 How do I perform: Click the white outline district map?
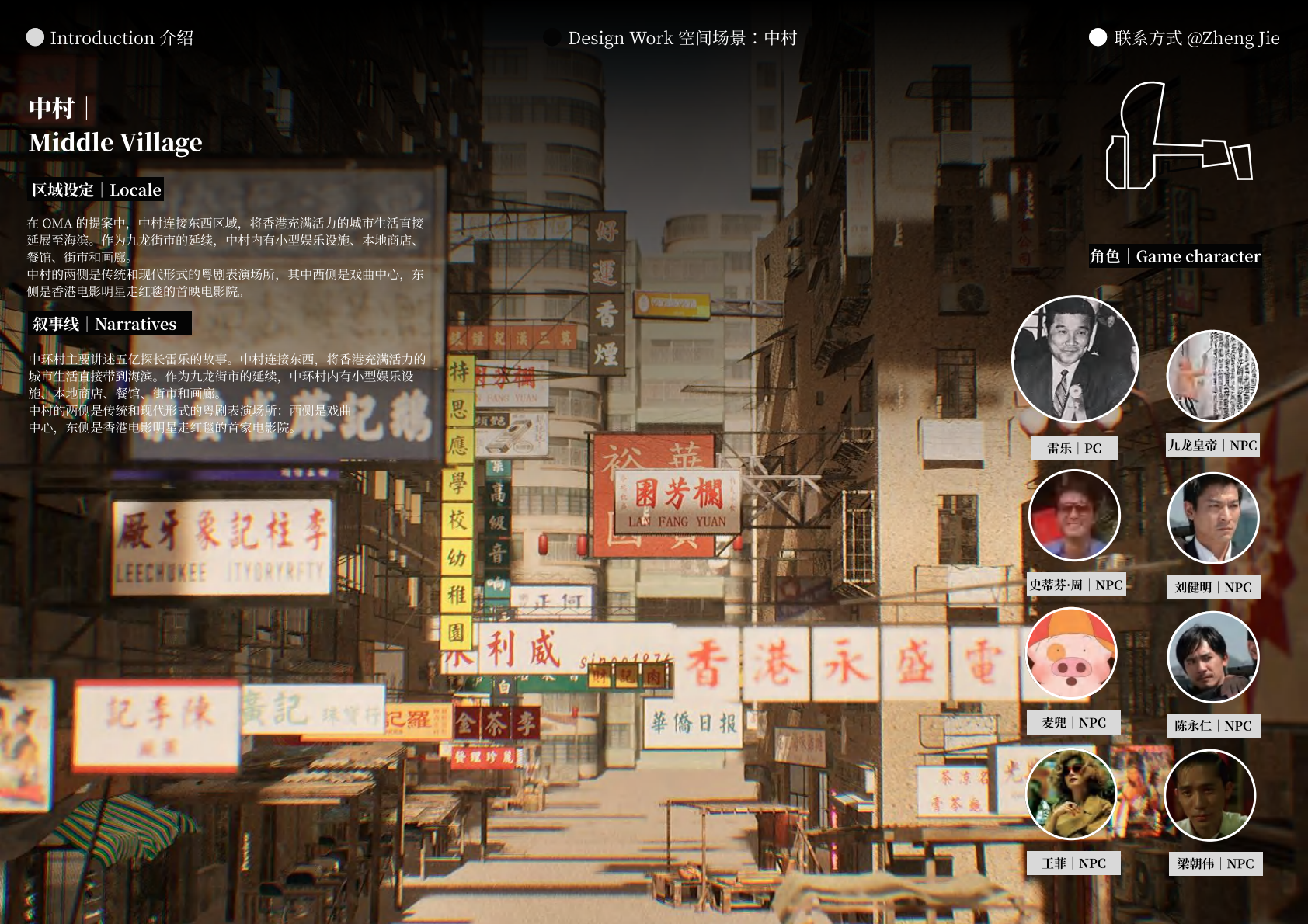pyautogui.click(x=1178, y=137)
